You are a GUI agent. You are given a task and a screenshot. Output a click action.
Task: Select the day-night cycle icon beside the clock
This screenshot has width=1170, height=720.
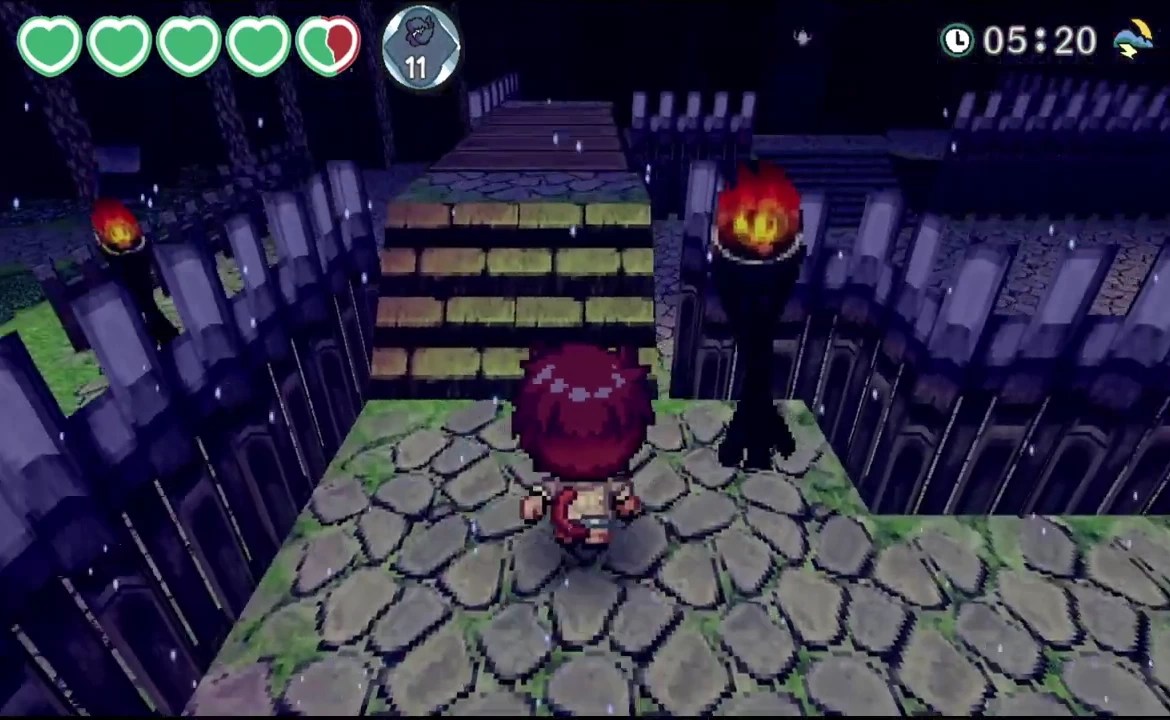point(1133,39)
